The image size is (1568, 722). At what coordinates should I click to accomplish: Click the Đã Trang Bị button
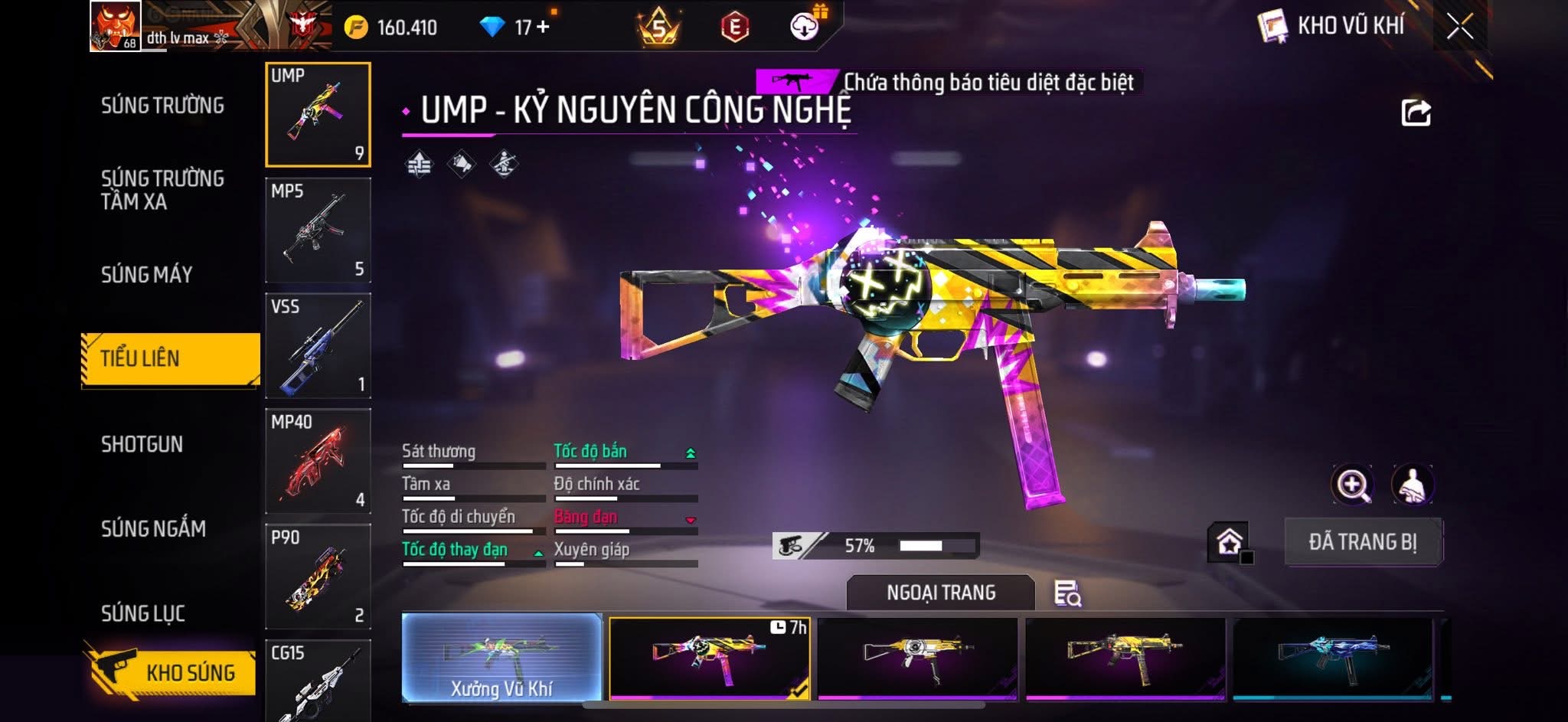tap(1363, 542)
